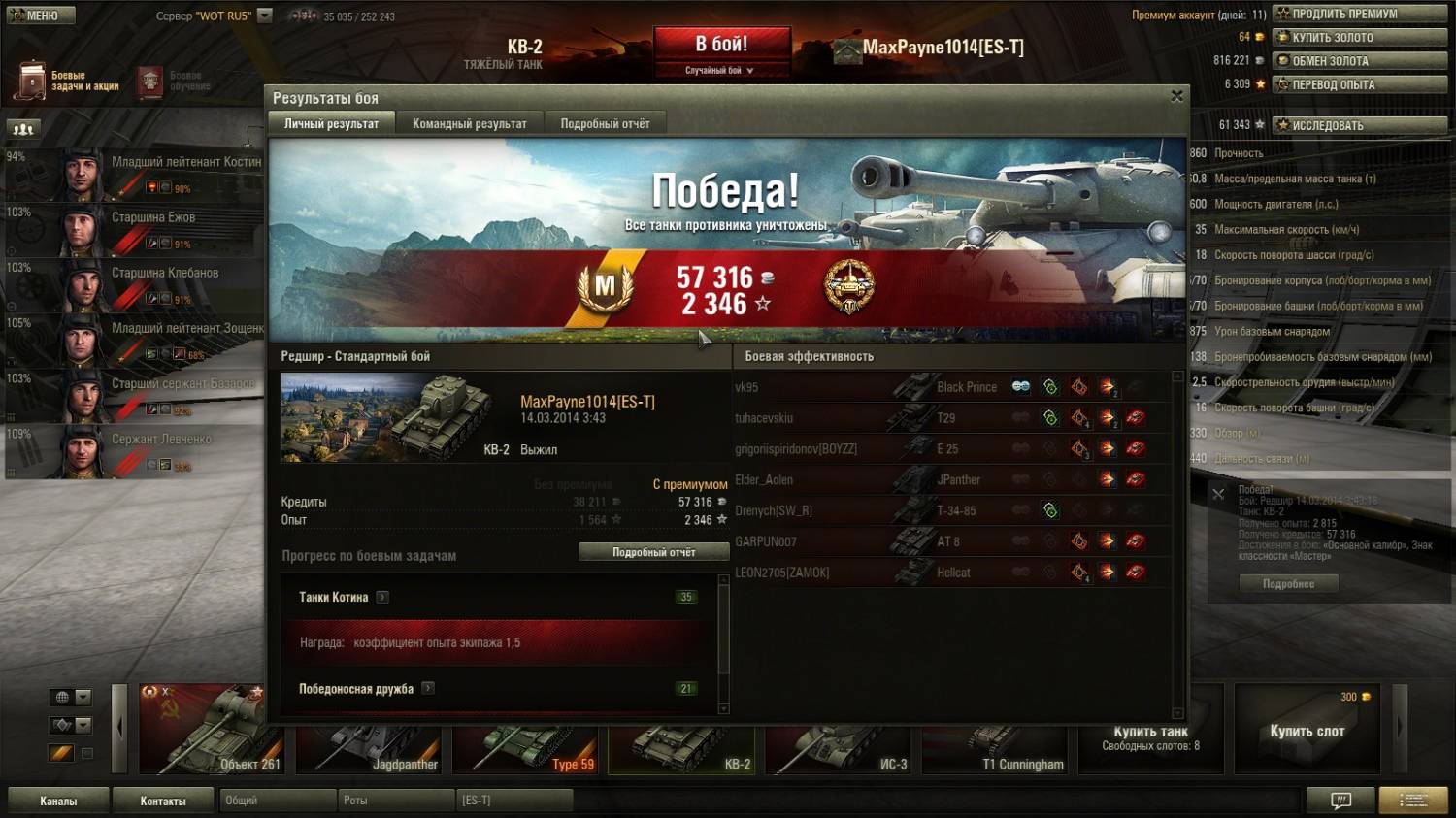Screen dimensions: 1456x818
Task: Select the Объект 261 tank in carousel
Action: point(202,730)
